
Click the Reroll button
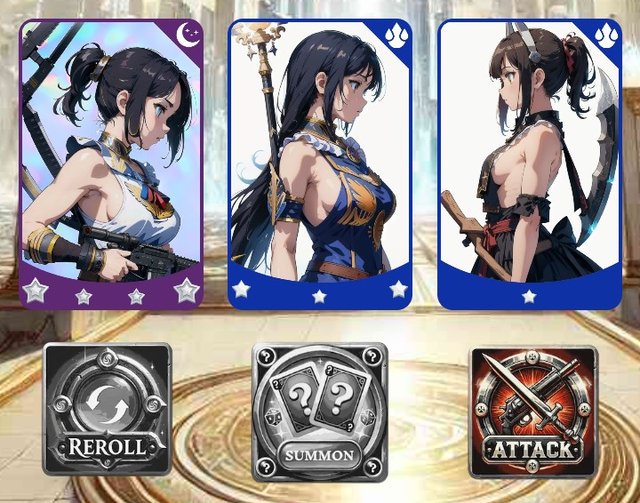pos(107,409)
